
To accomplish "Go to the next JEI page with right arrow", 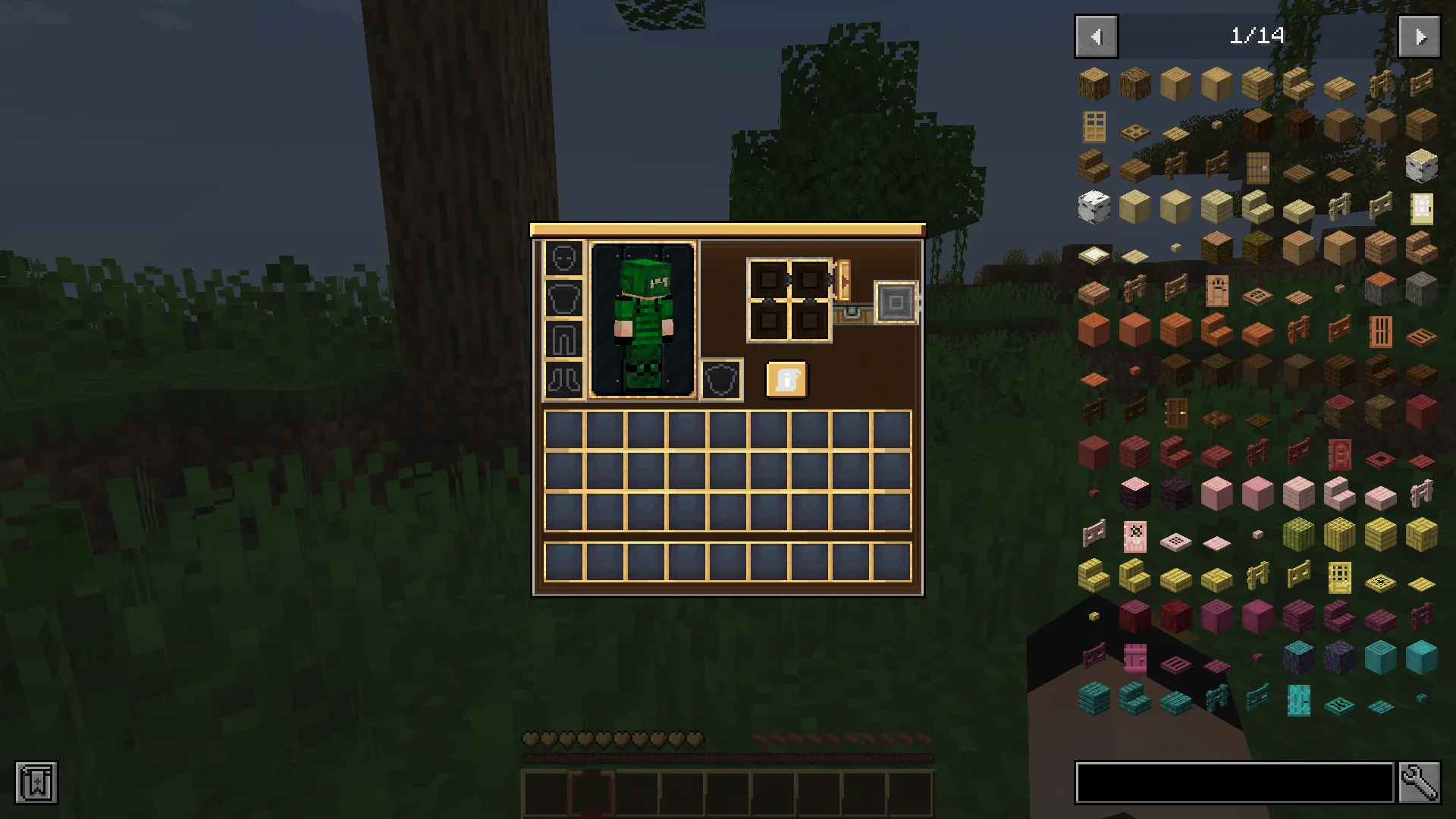I will 1419,36.
